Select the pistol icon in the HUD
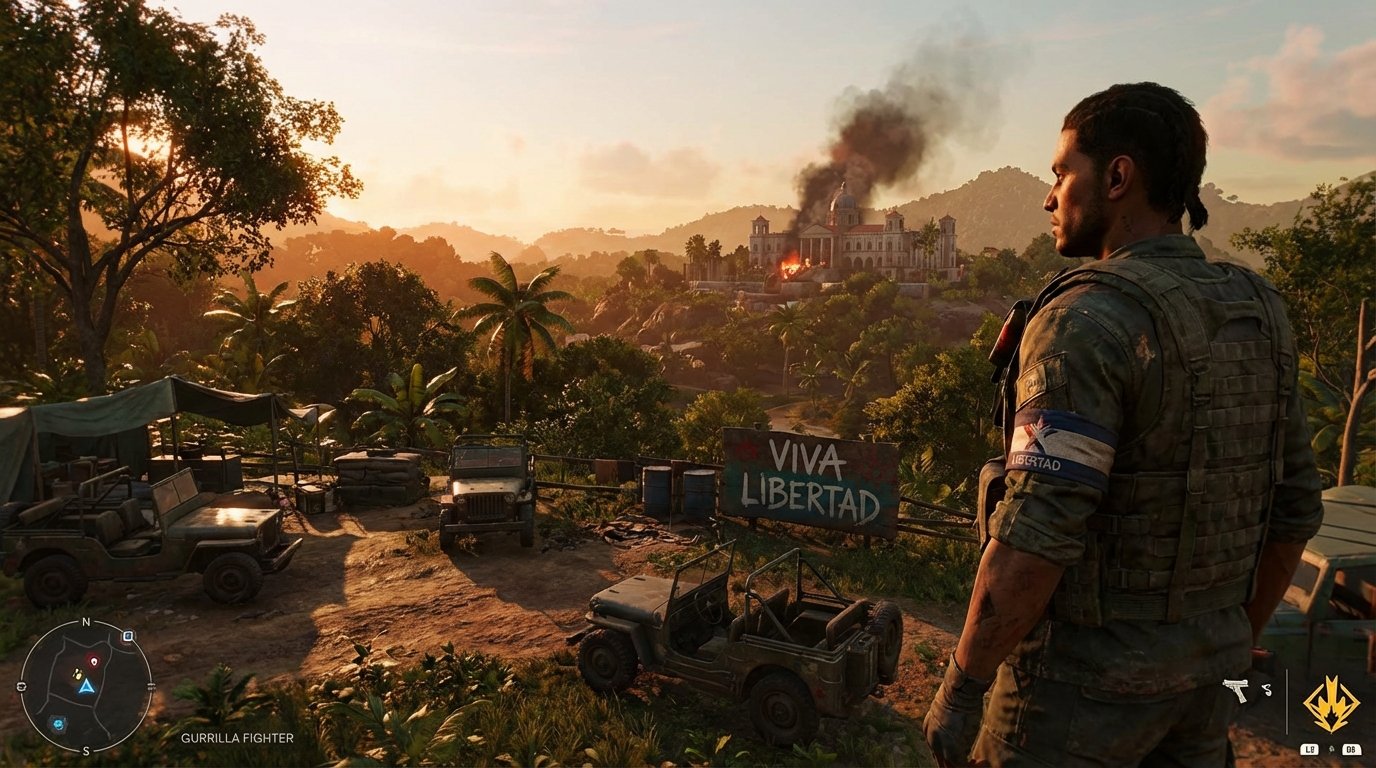1376x768 pixels. pyautogui.click(x=1235, y=690)
